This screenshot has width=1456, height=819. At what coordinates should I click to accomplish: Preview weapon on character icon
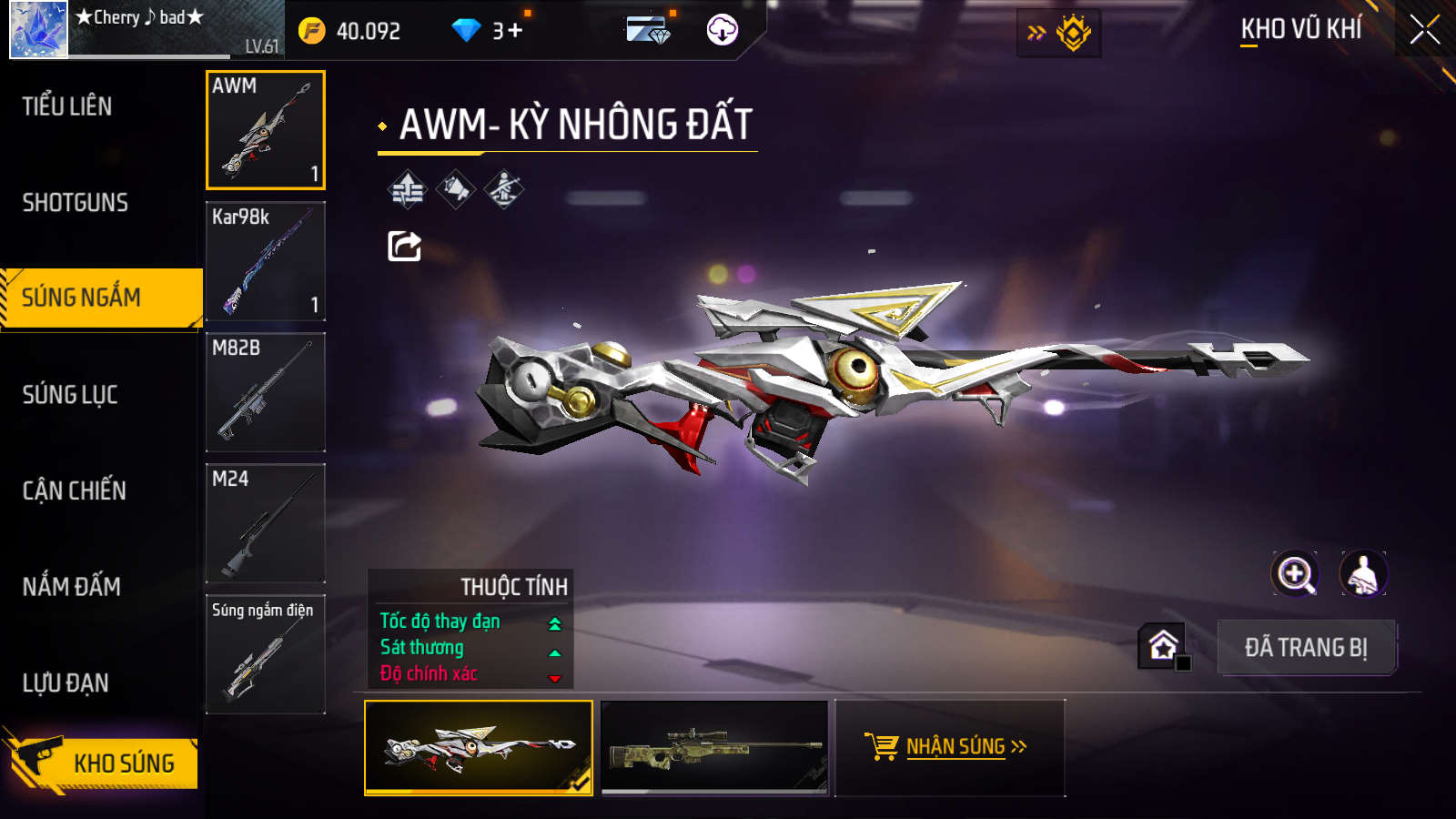pyautogui.click(x=1362, y=574)
